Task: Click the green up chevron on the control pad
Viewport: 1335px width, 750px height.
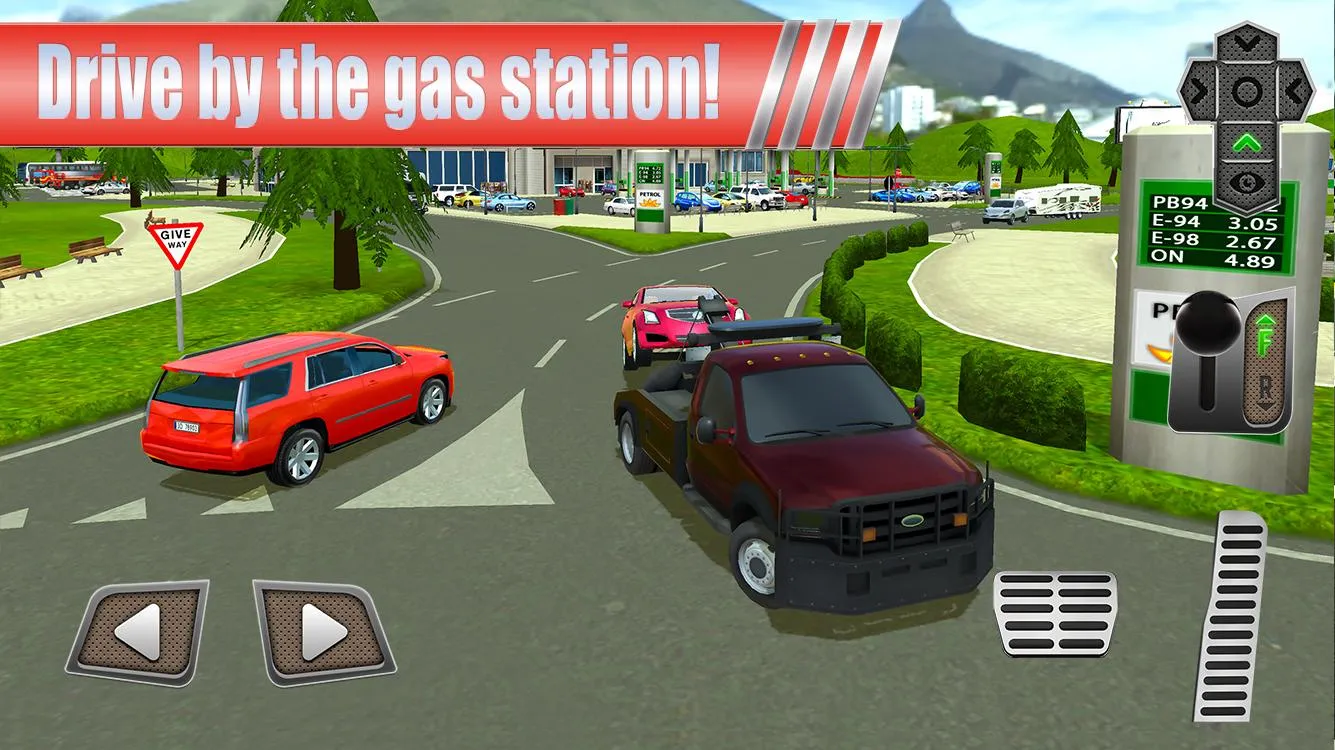Action: click(1247, 143)
